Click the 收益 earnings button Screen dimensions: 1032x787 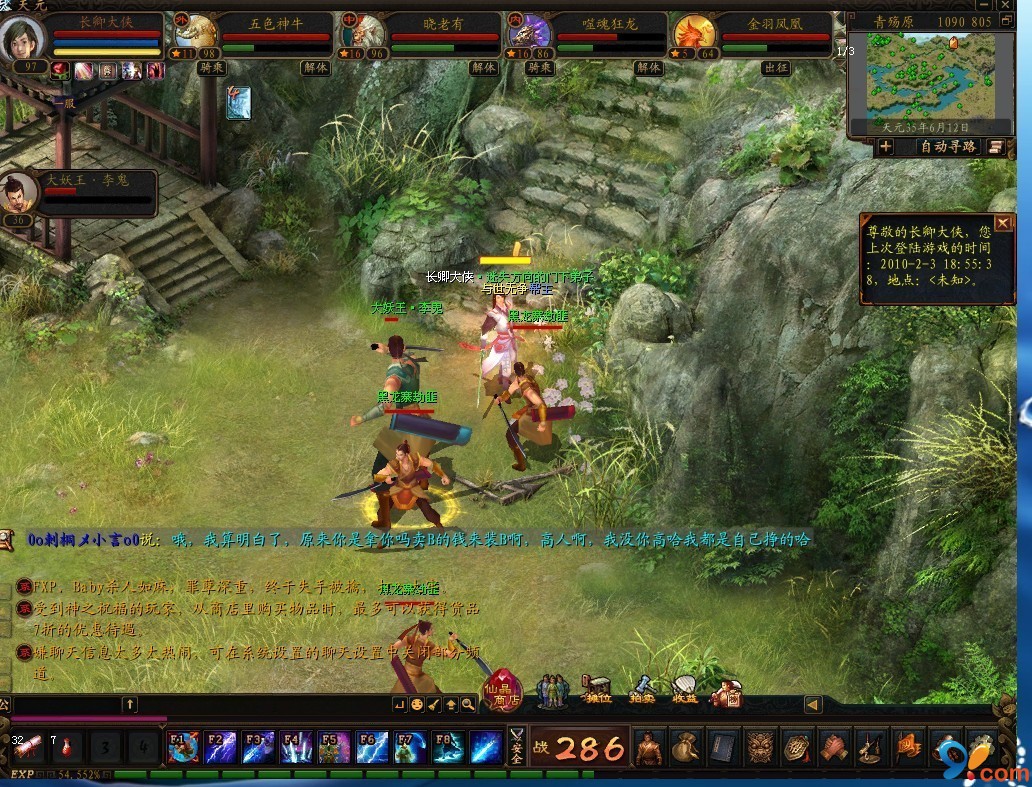[x=685, y=692]
